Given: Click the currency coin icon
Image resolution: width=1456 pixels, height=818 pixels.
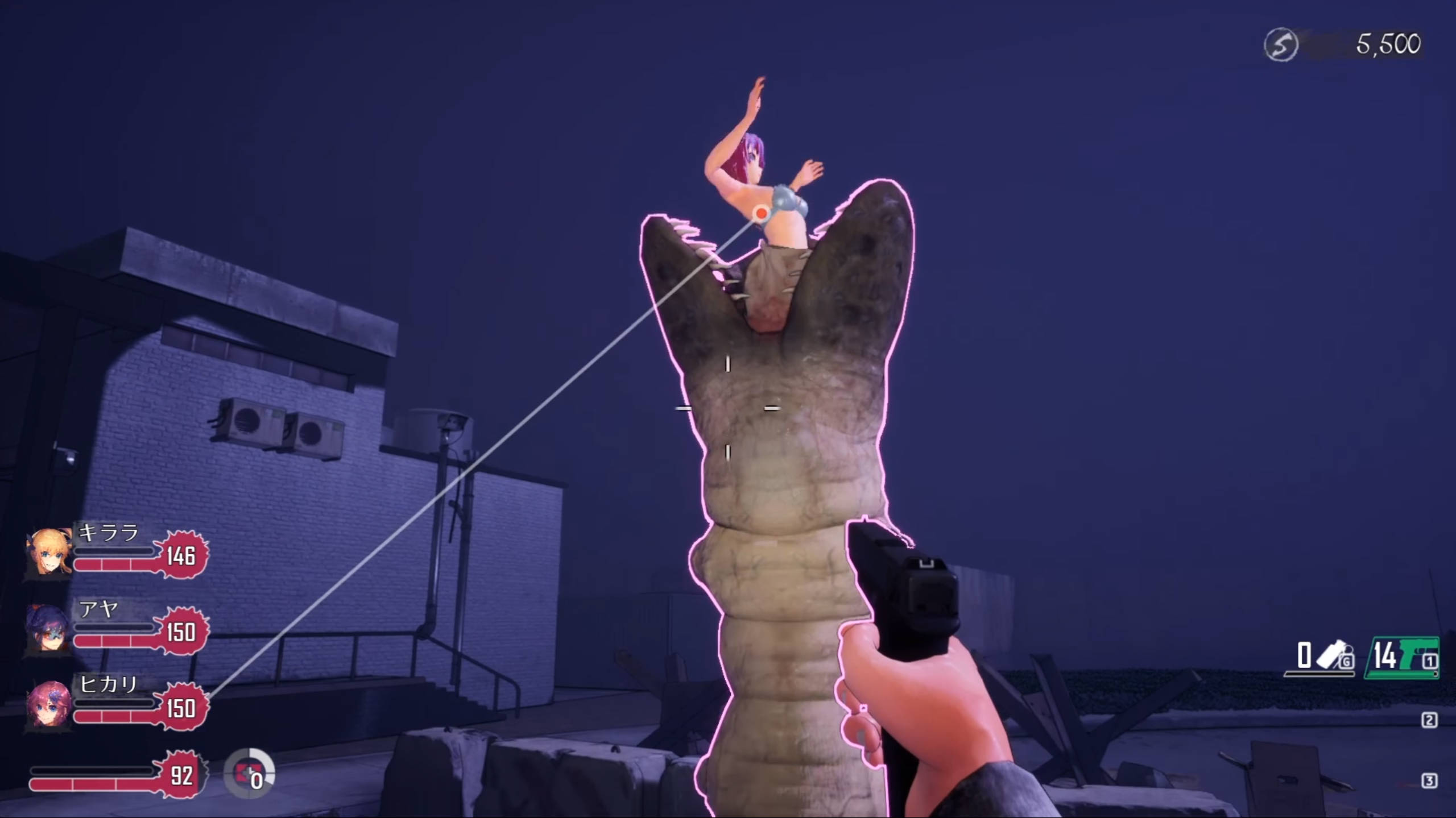Looking at the screenshot, I should 1281,44.
